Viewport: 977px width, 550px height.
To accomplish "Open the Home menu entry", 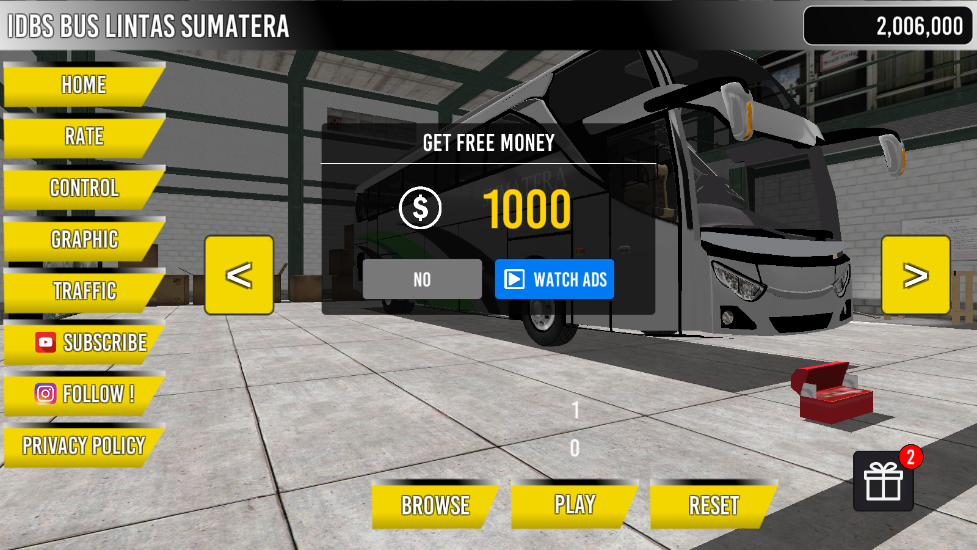I will (83, 85).
